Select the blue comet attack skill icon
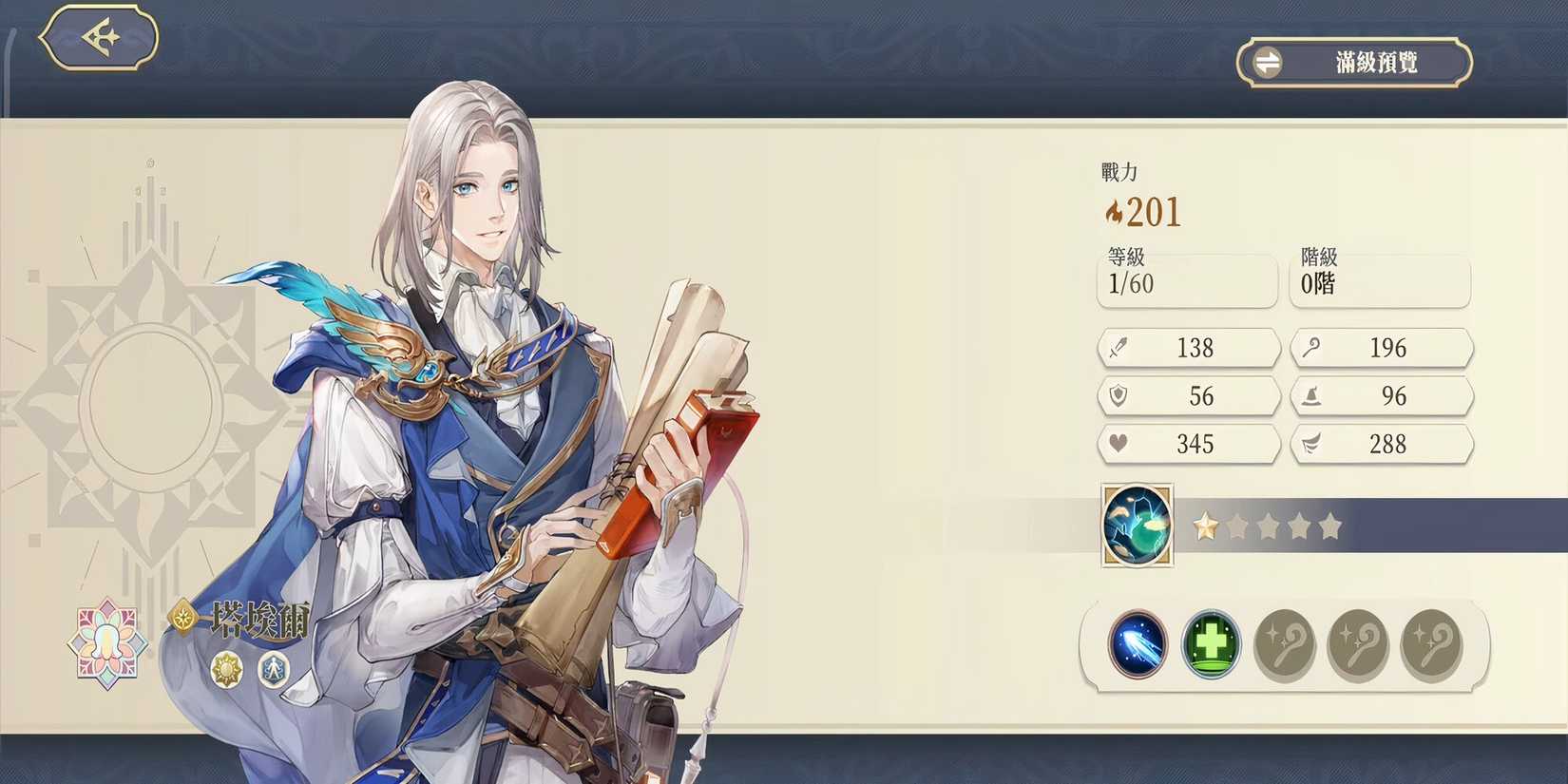This screenshot has height=784, width=1568. pyautogui.click(x=1137, y=644)
